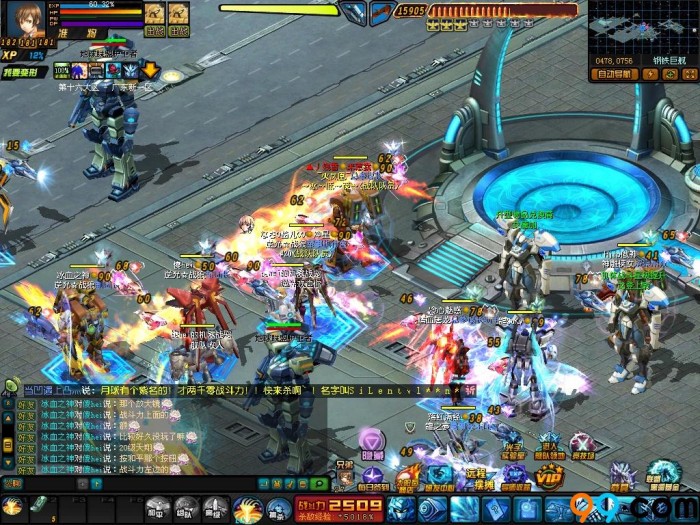This screenshot has height=525, width=700.
Task: Open the minimap in the corner
Action: click(x=641, y=27)
